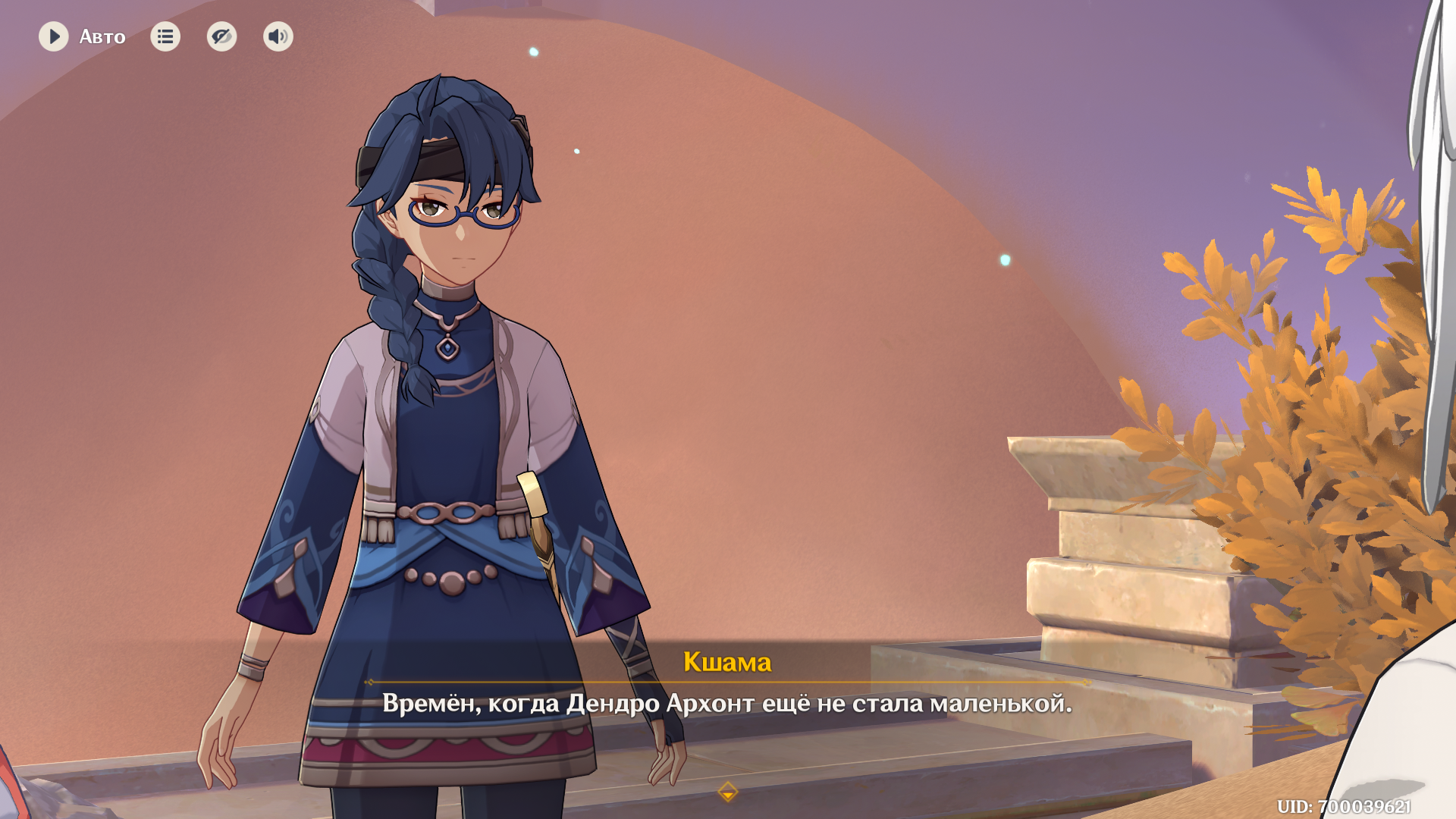
Task: Advance dialogue with the diamond arrow indicator
Action: coord(727,792)
